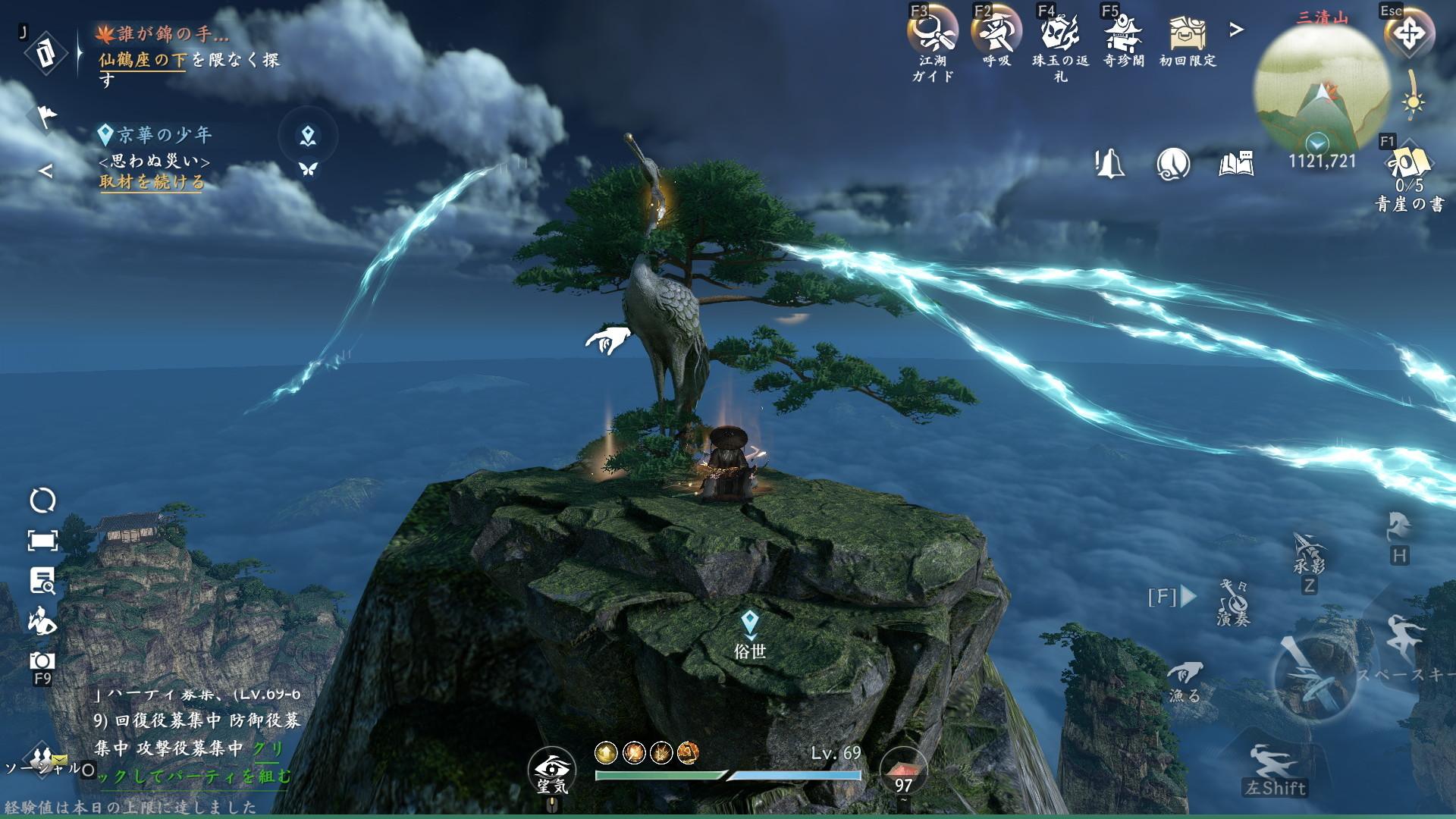Open the 呼吸 breathing menu

[996, 34]
